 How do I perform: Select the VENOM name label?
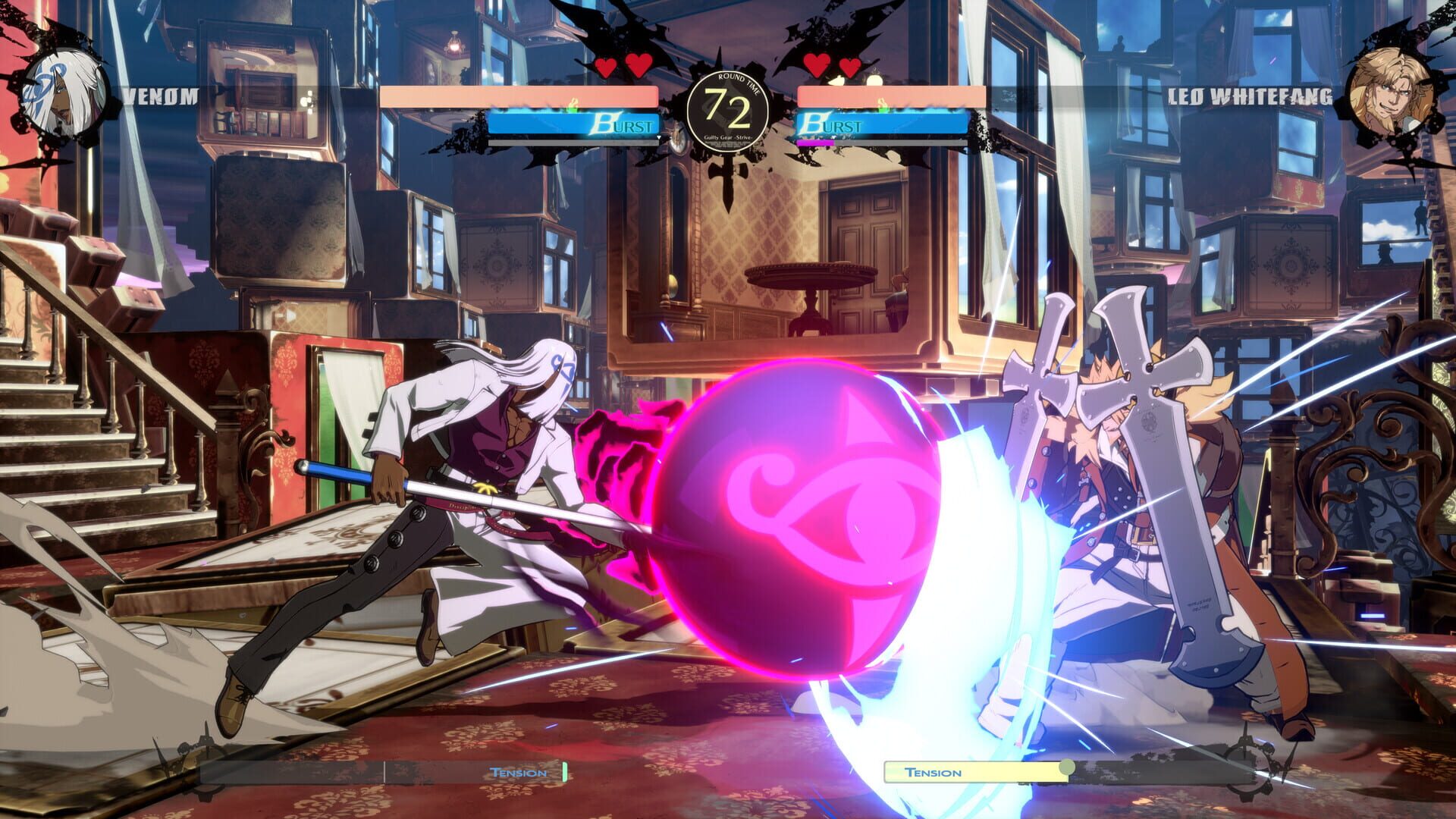pyautogui.click(x=159, y=97)
